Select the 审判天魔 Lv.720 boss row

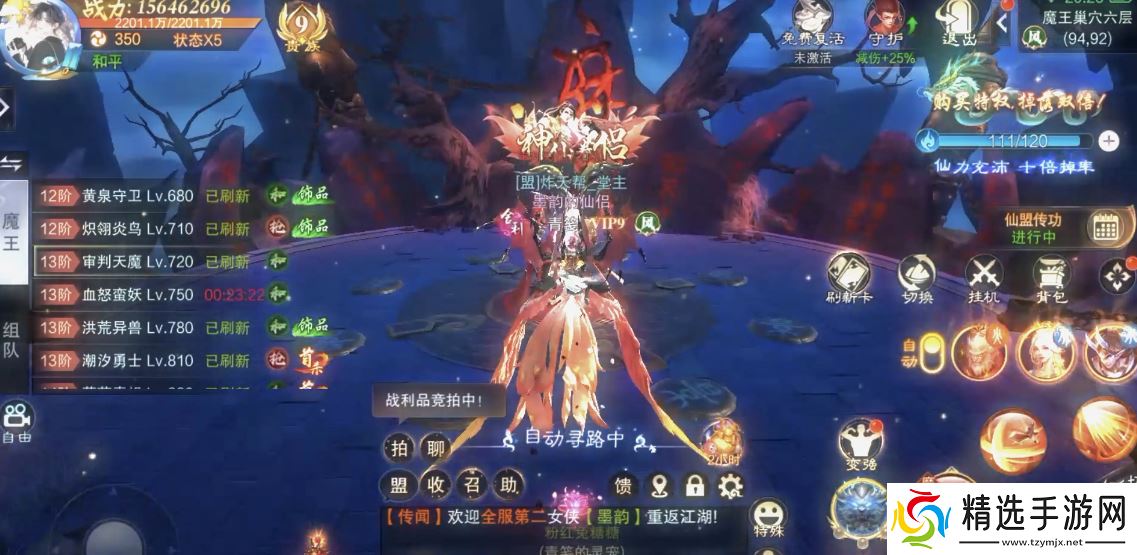[140, 262]
